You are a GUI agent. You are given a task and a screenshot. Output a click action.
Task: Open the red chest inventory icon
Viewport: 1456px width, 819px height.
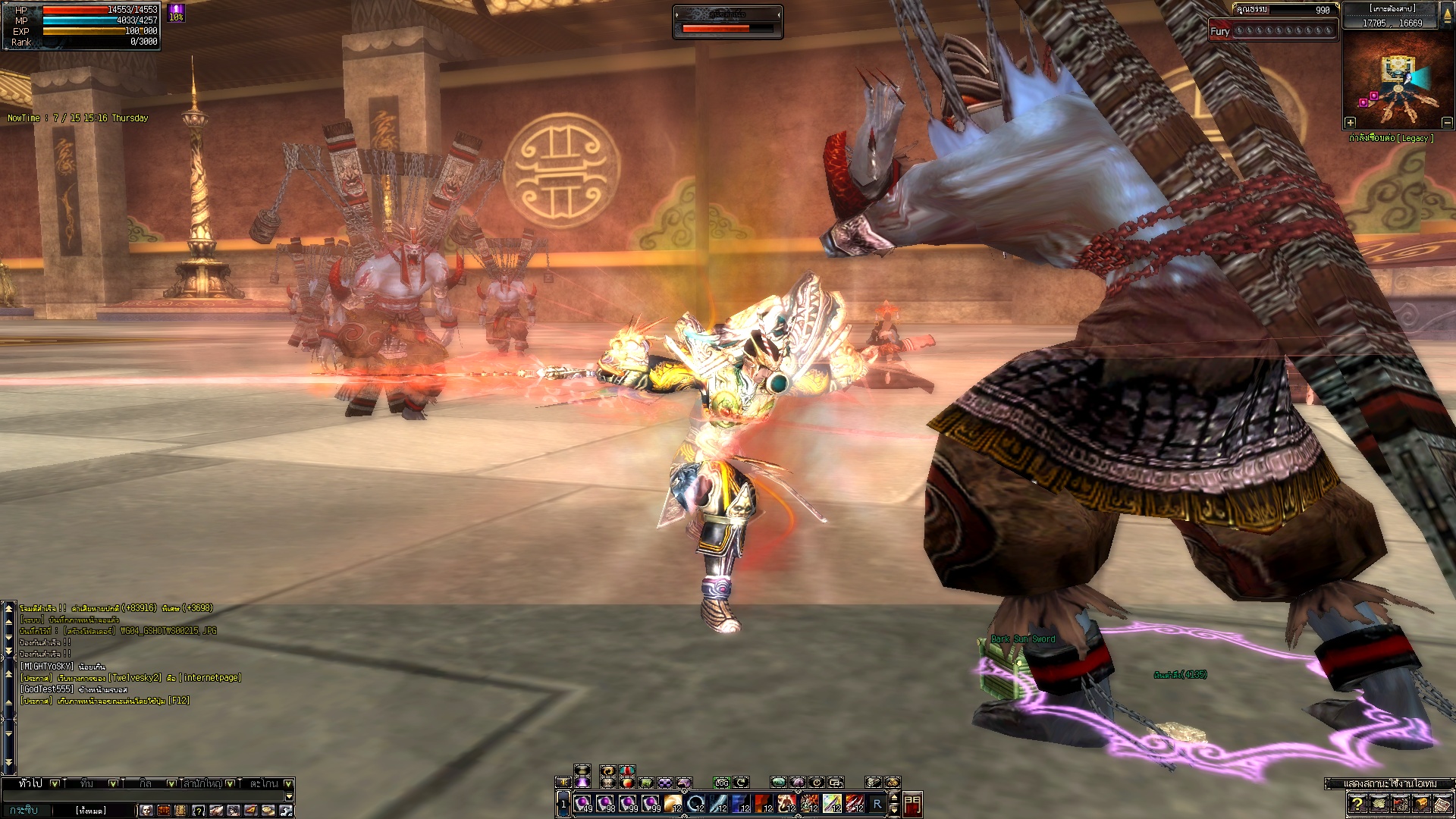pyautogui.click(x=164, y=811)
